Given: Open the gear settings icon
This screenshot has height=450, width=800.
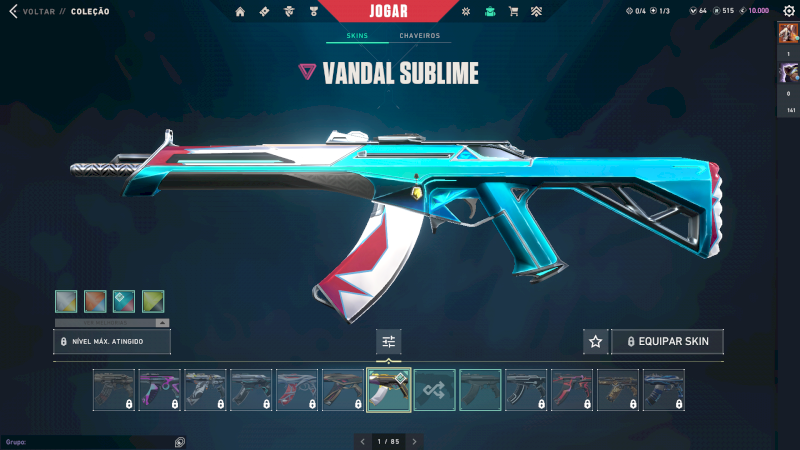Looking at the screenshot, I should click(788, 11).
